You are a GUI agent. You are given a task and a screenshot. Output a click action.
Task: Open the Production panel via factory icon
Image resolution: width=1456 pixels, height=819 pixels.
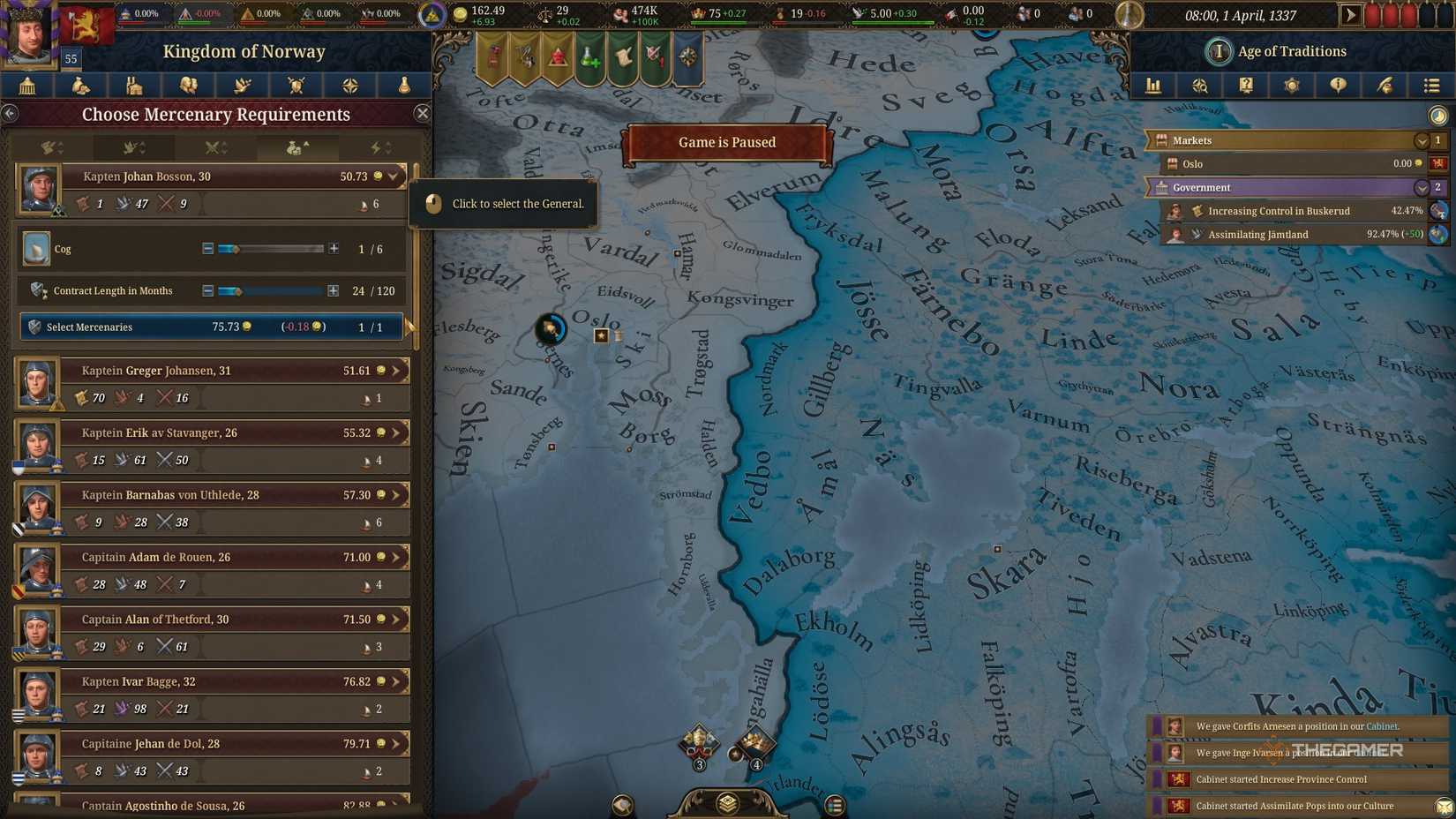click(134, 86)
